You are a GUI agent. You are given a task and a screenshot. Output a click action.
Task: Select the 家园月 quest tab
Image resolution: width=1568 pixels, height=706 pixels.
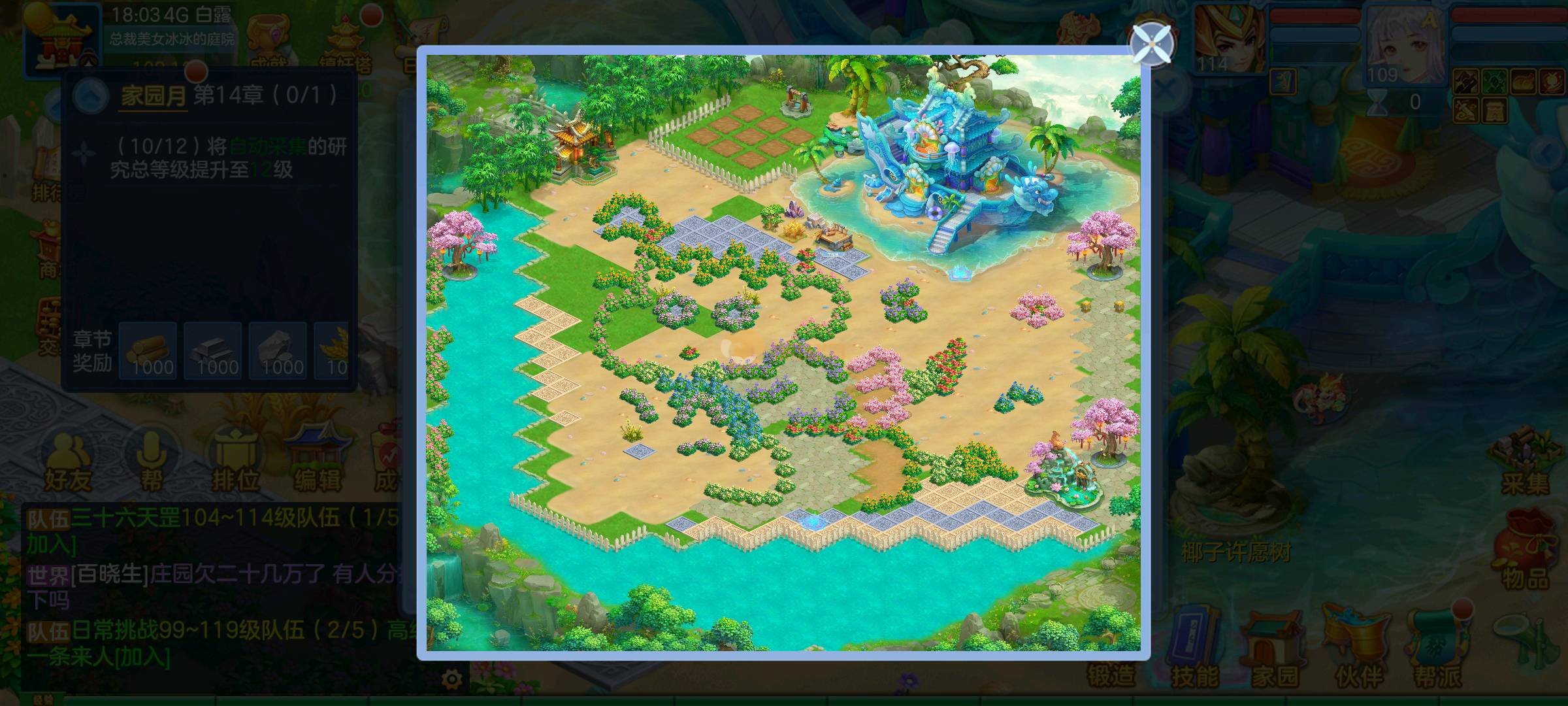[154, 96]
